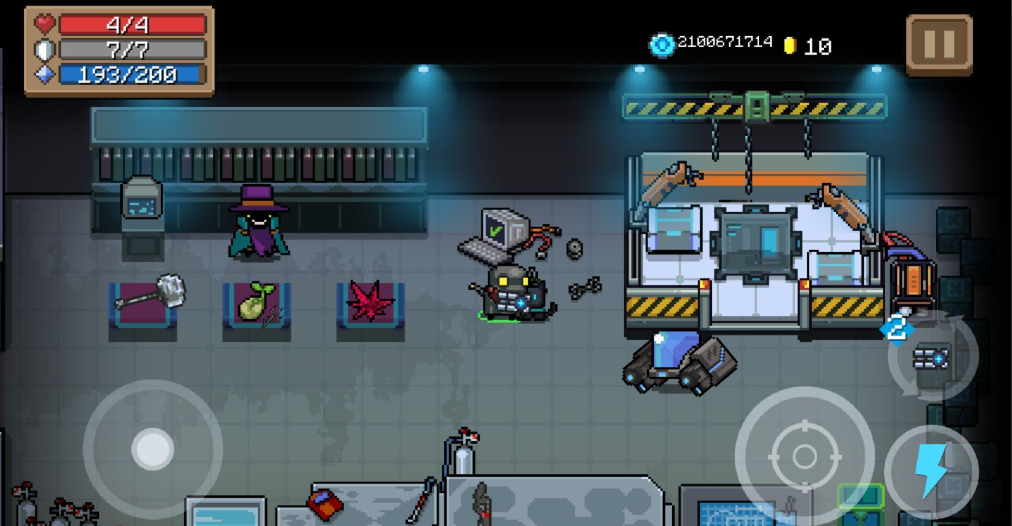Pause the game with the pause button
Viewport: 1012px width, 526px height.
click(938, 45)
